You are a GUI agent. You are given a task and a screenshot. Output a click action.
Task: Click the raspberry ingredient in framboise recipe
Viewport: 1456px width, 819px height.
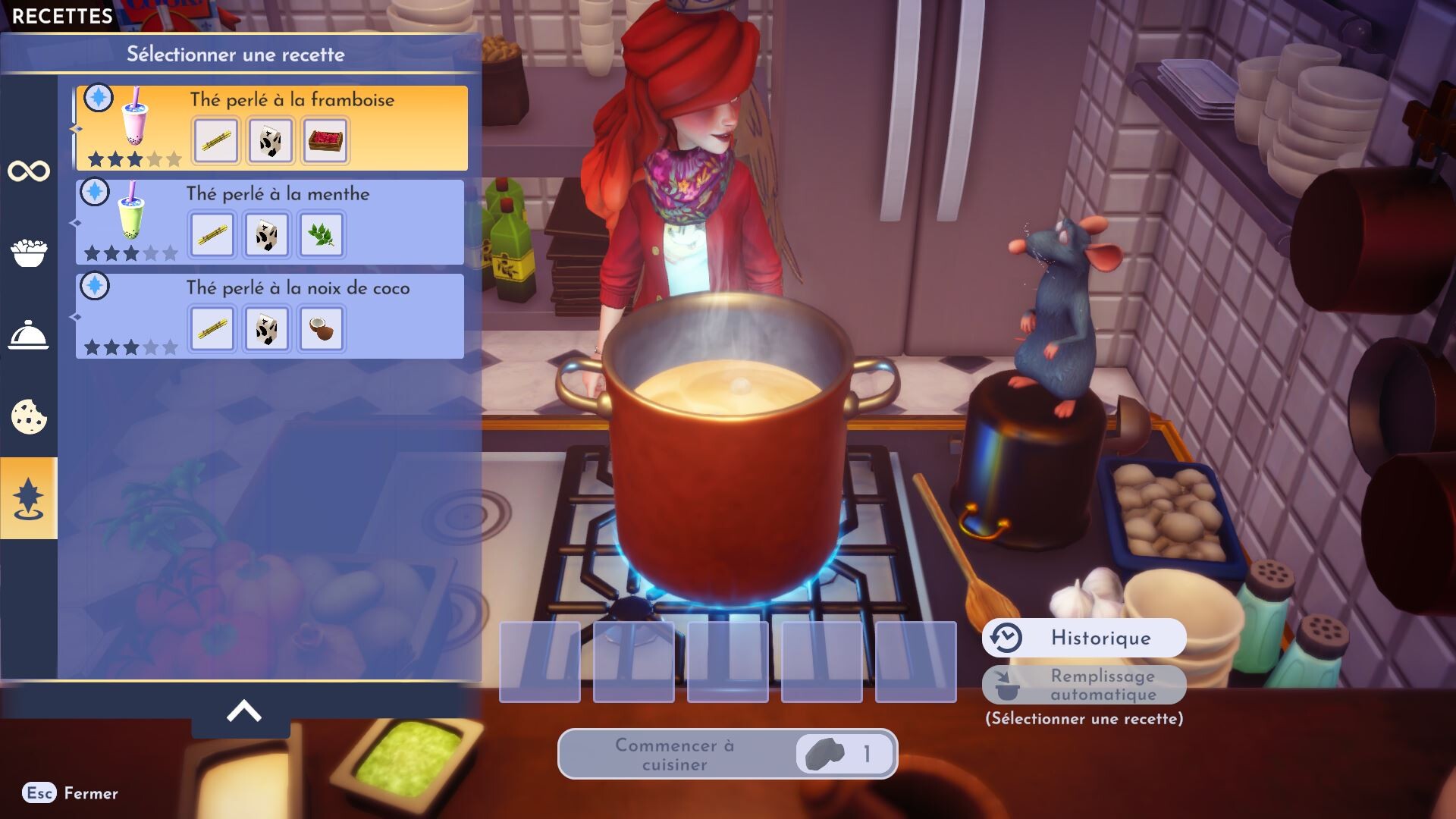325,140
